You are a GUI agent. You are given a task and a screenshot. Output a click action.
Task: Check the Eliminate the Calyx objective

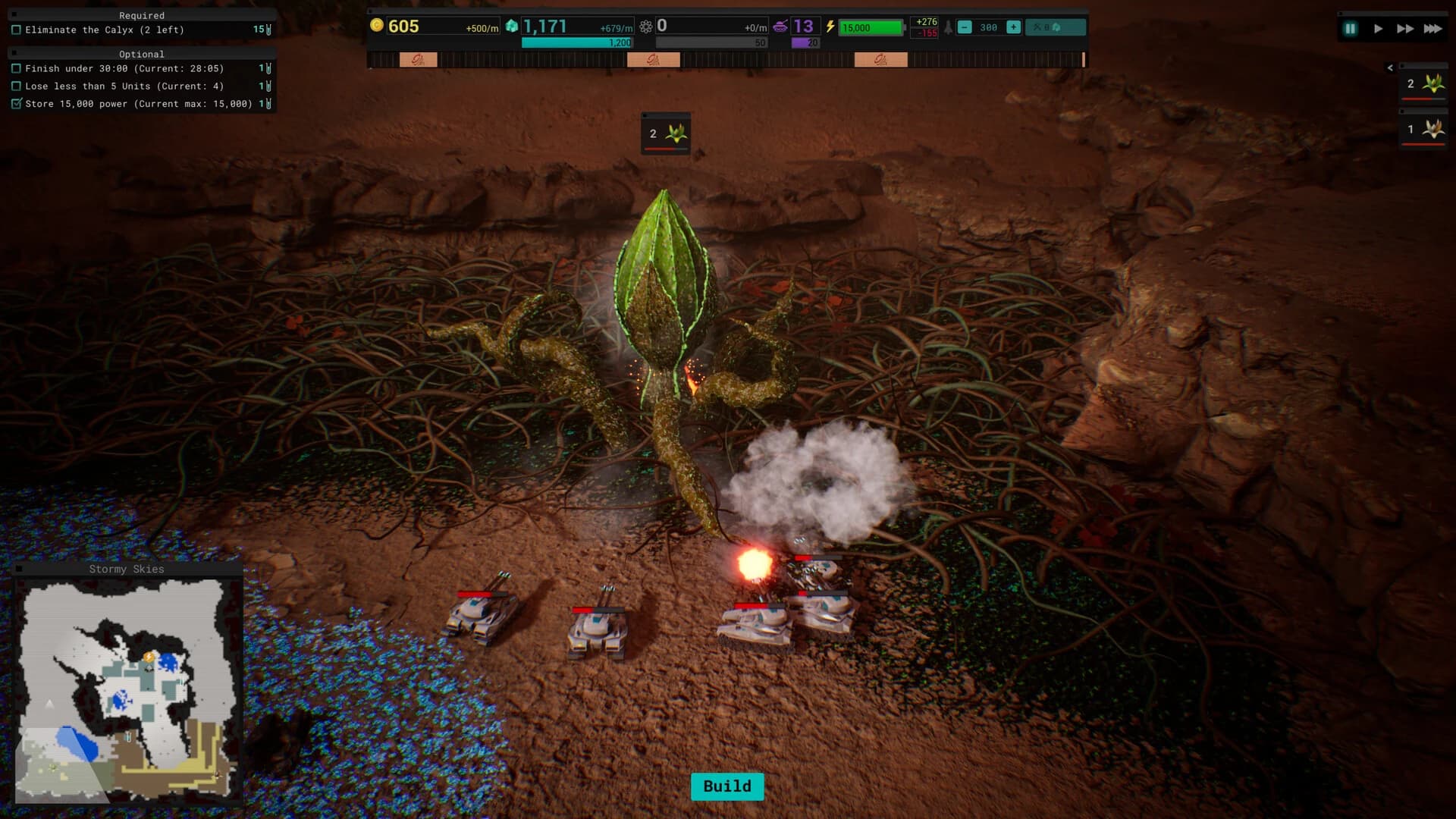[x=17, y=30]
